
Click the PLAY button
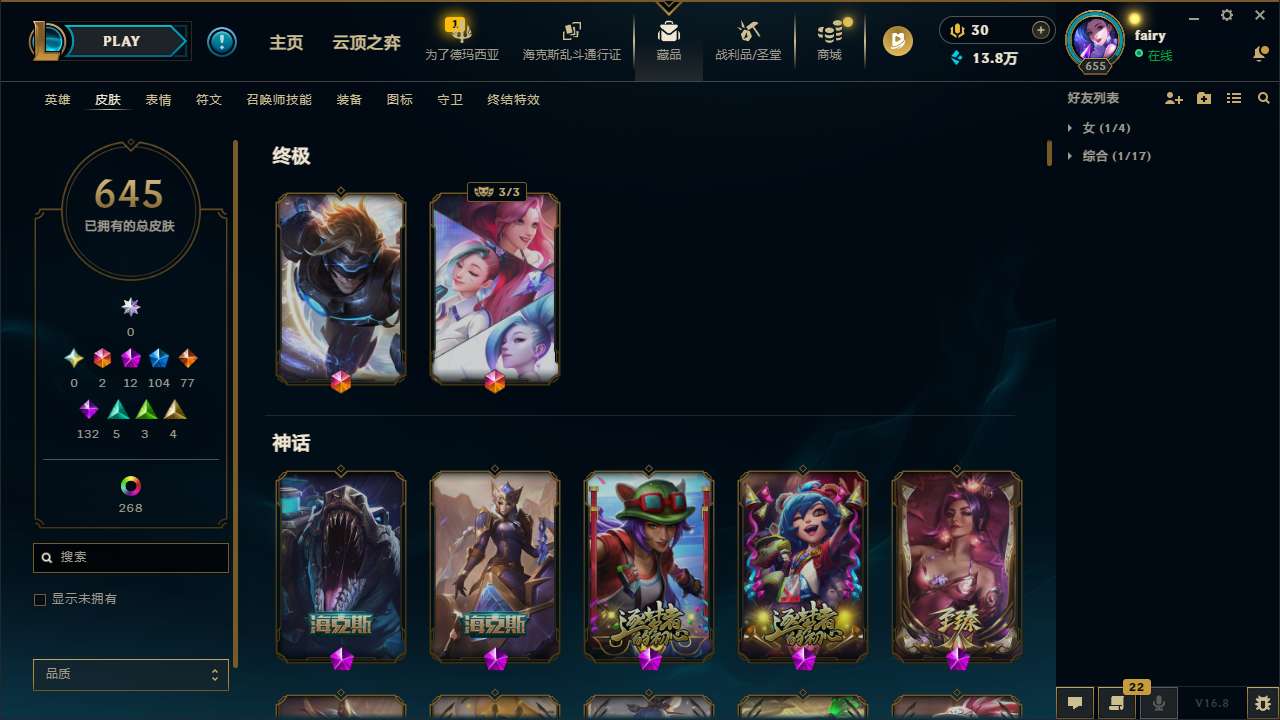tap(121, 41)
